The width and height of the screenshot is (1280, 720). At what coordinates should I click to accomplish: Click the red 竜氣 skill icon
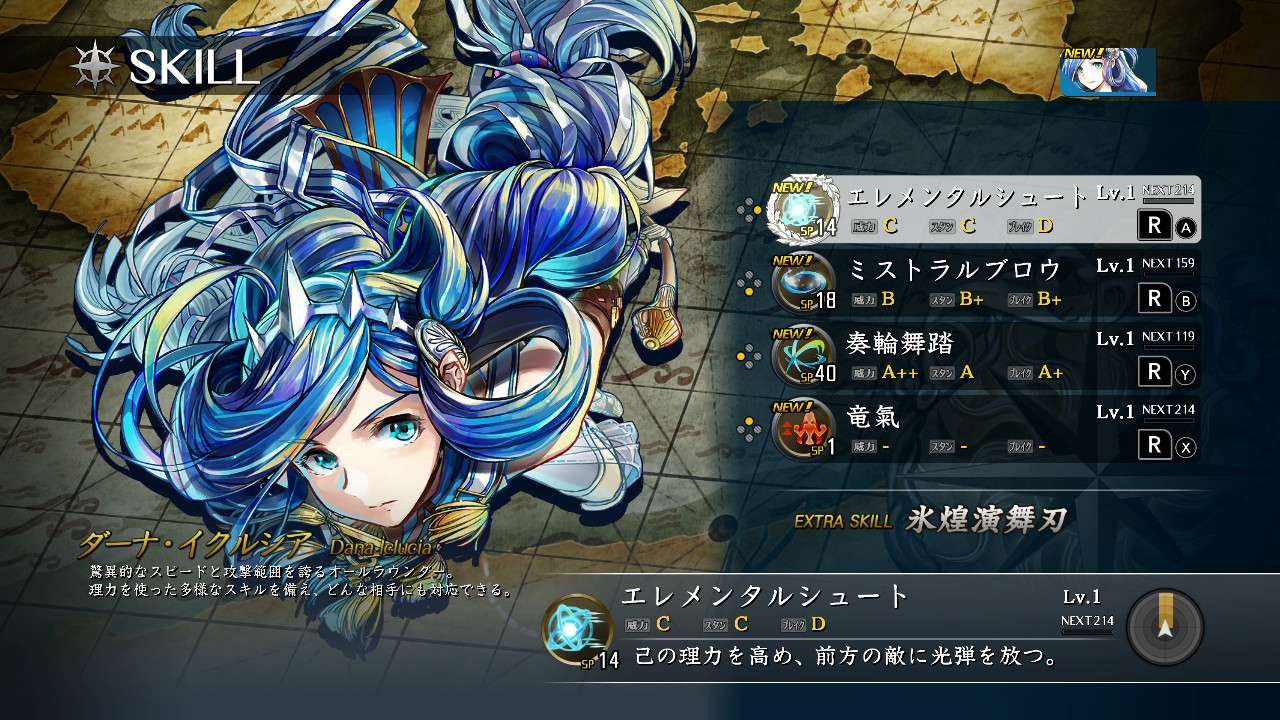803,429
